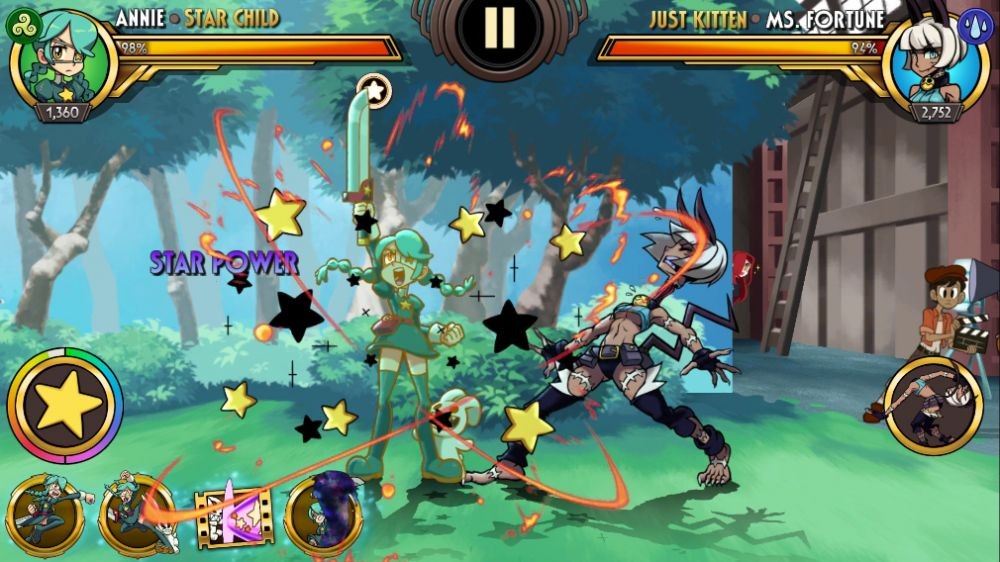Viewport: 1000px width, 562px height.
Task: Pause the fight with the pause button
Action: click(x=499, y=27)
